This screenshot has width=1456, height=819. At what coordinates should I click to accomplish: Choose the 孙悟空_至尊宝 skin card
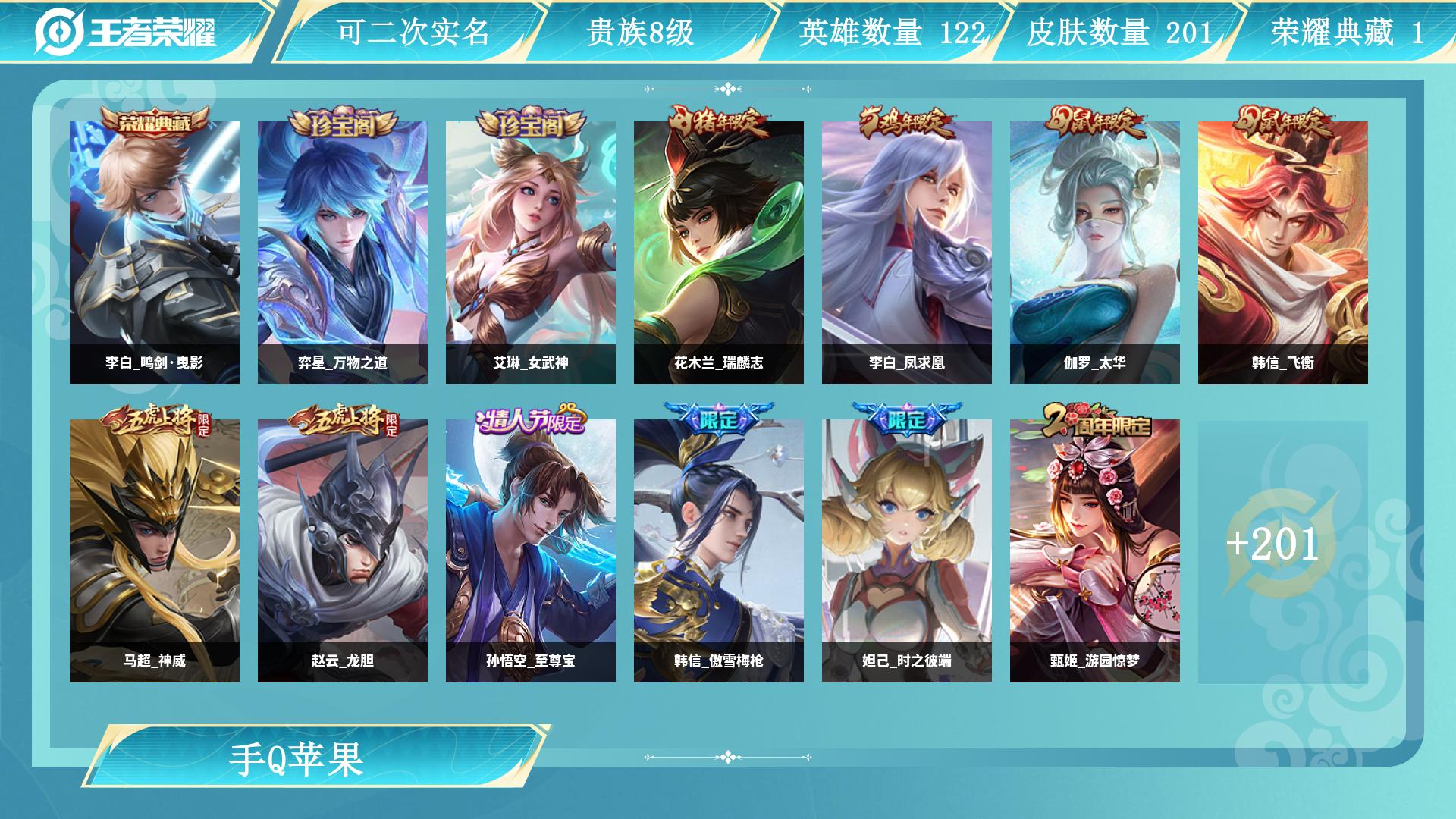(531, 551)
